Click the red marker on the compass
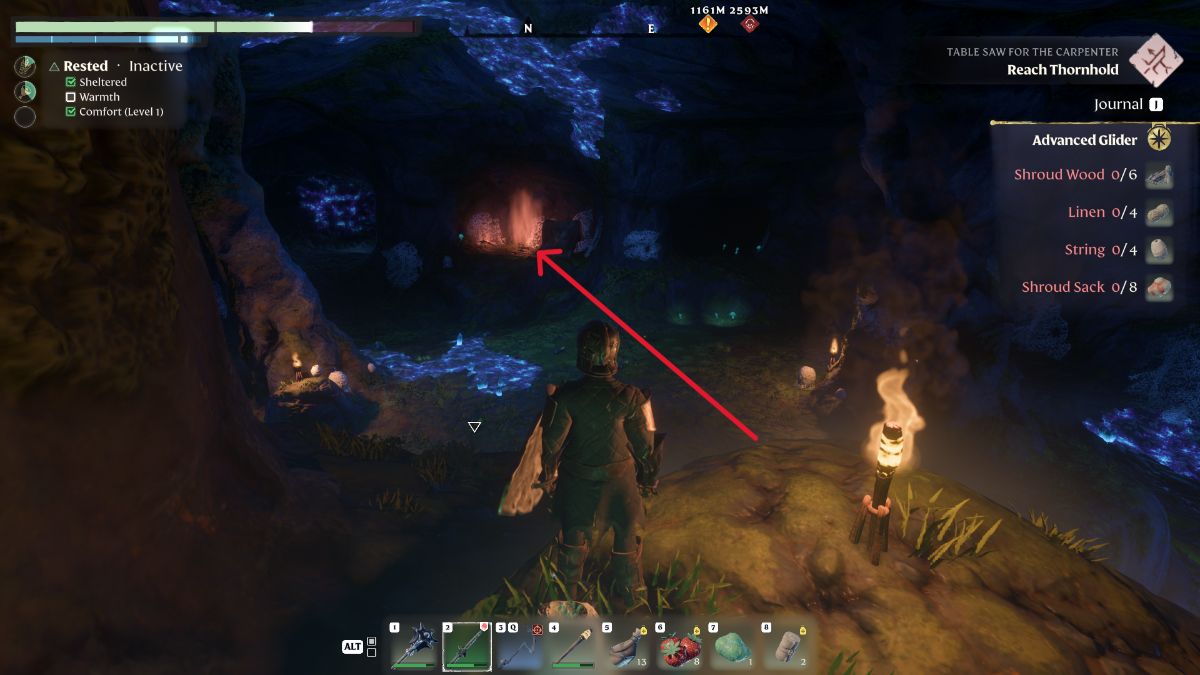The image size is (1200, 675). (x=749, y=23)
